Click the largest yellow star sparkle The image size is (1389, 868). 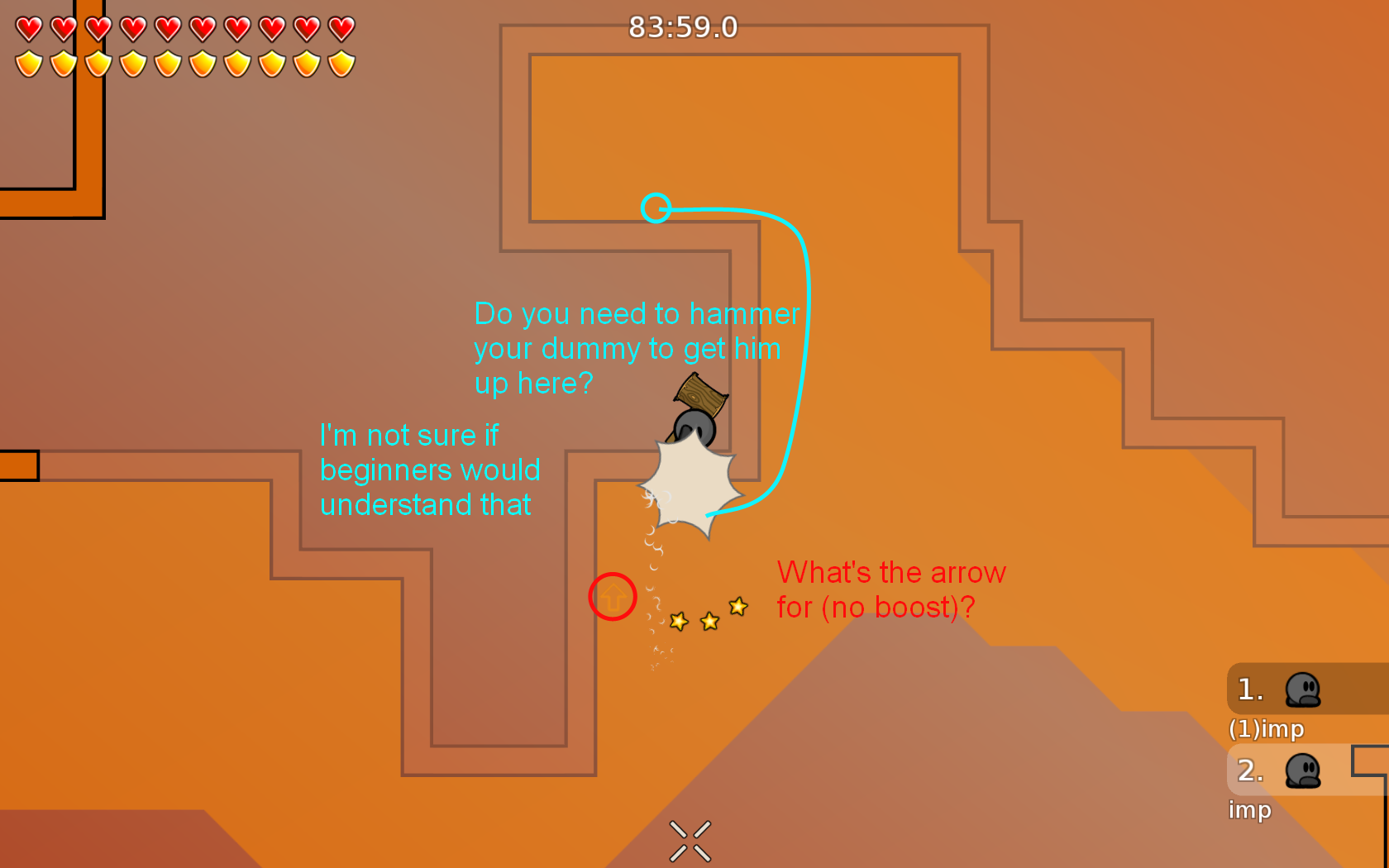[737, 608]
